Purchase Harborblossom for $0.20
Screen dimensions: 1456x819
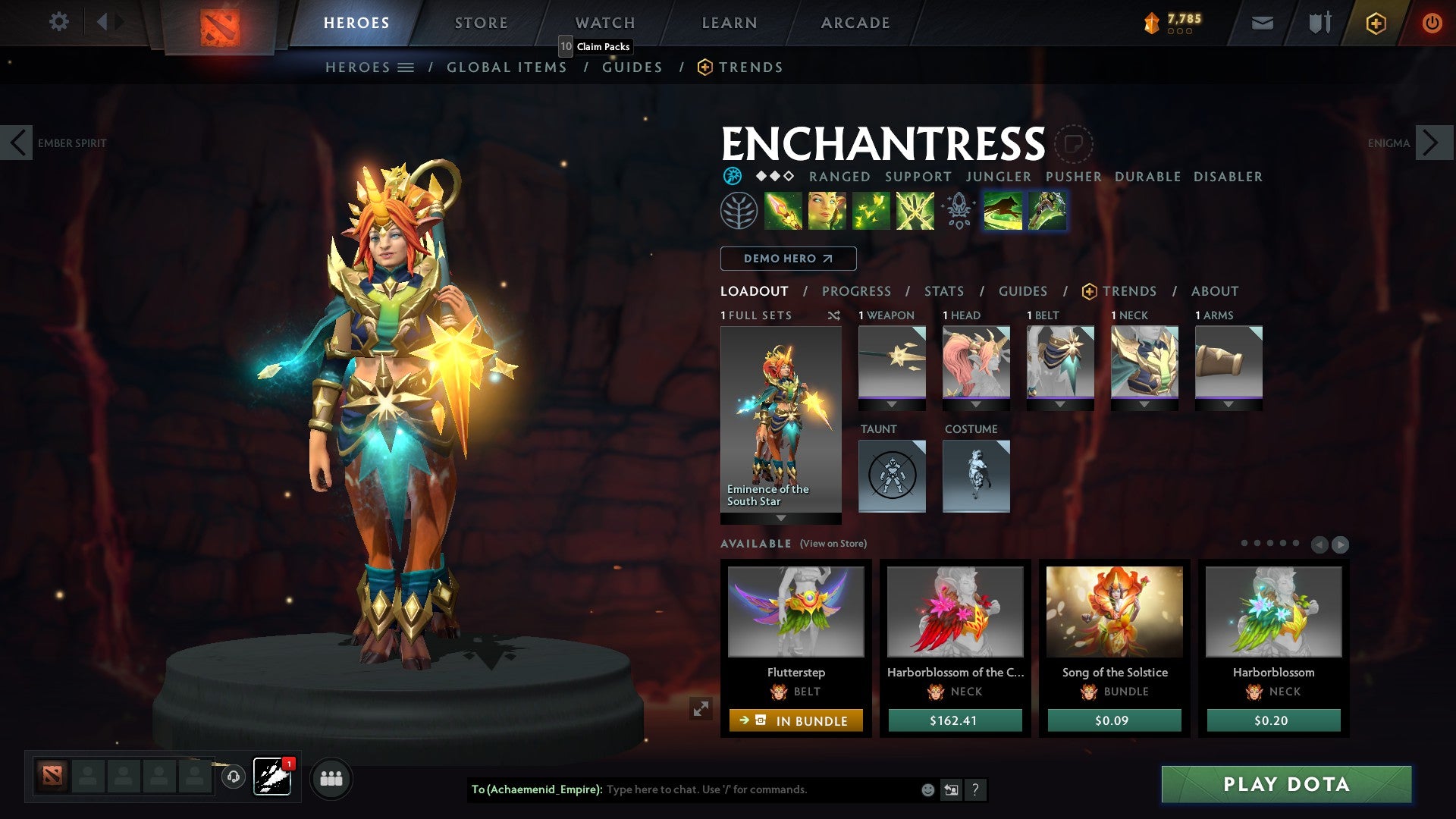click(1273, 720)
